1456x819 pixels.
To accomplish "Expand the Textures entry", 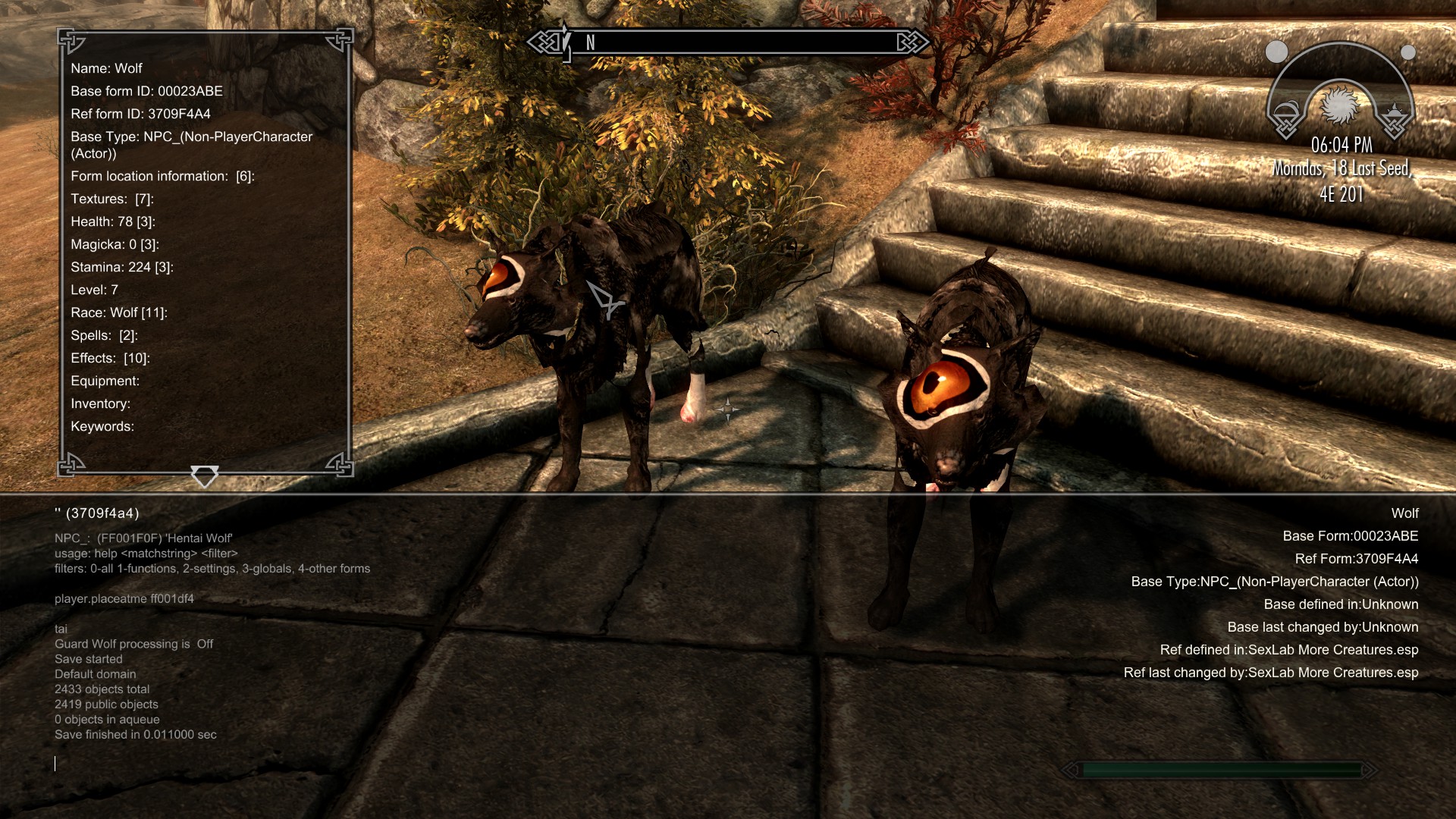I will pos(112,199).
